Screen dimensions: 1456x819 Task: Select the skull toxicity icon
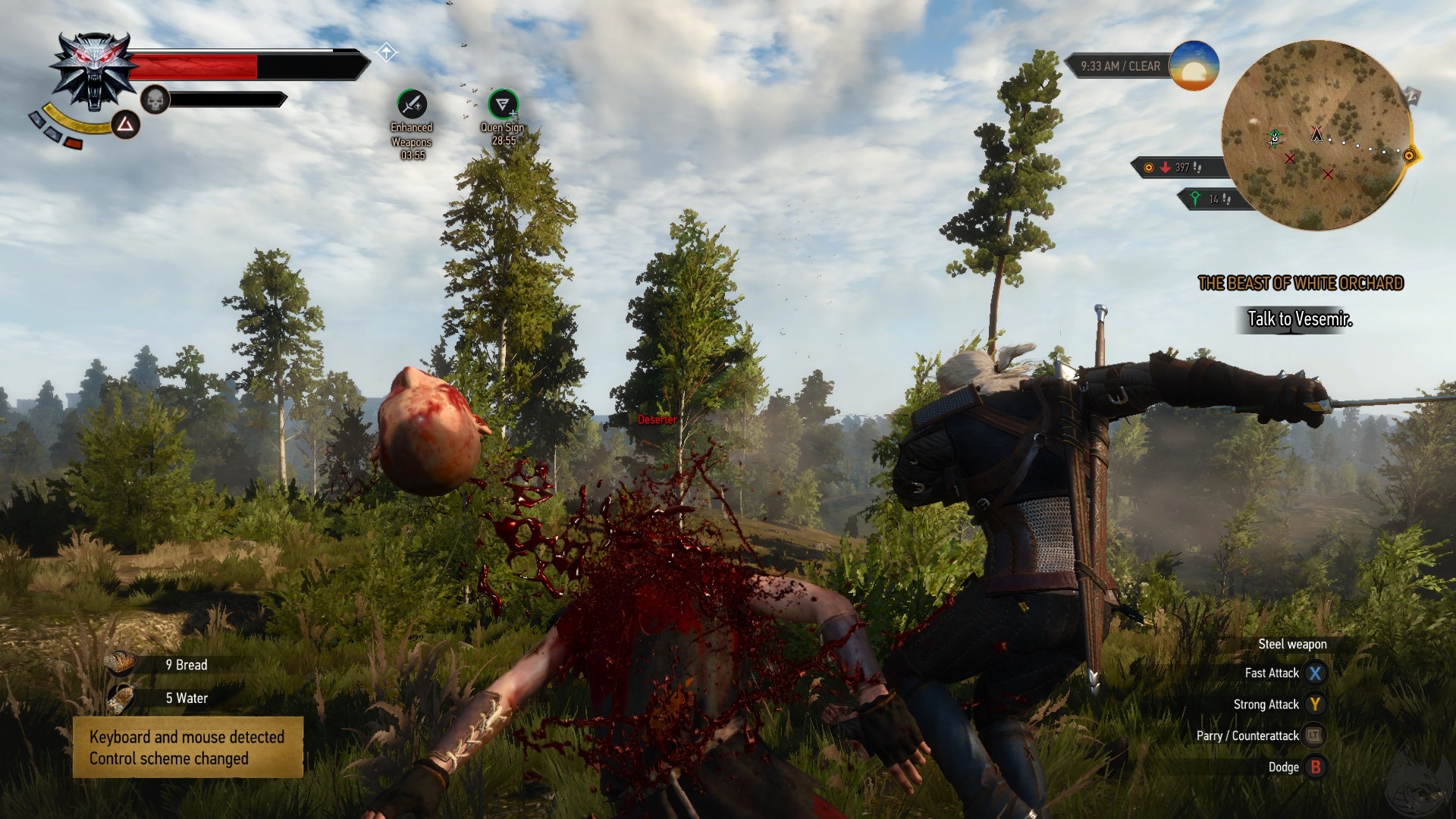point(155,99)
